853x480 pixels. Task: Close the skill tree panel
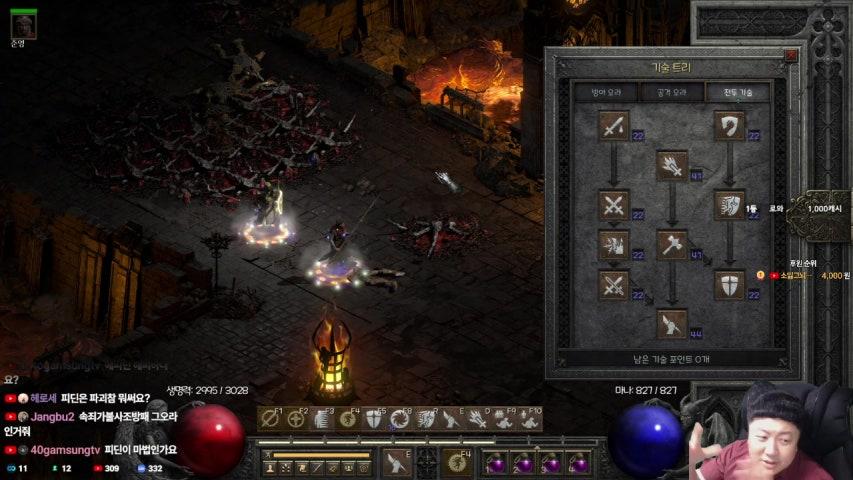(791, 57)
